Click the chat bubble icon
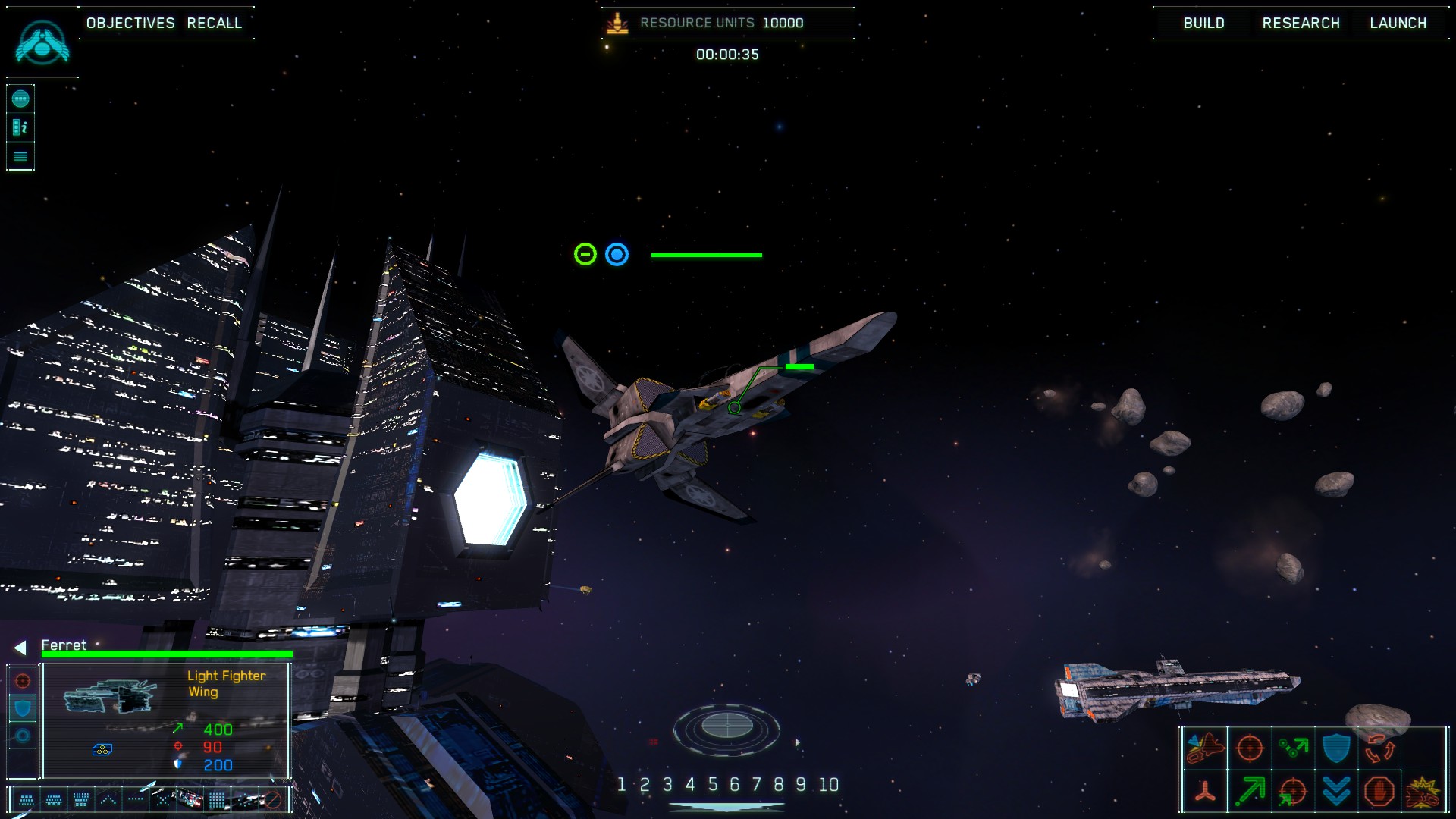The width and height of the screenshot is (1456, 819). point(20,99)
